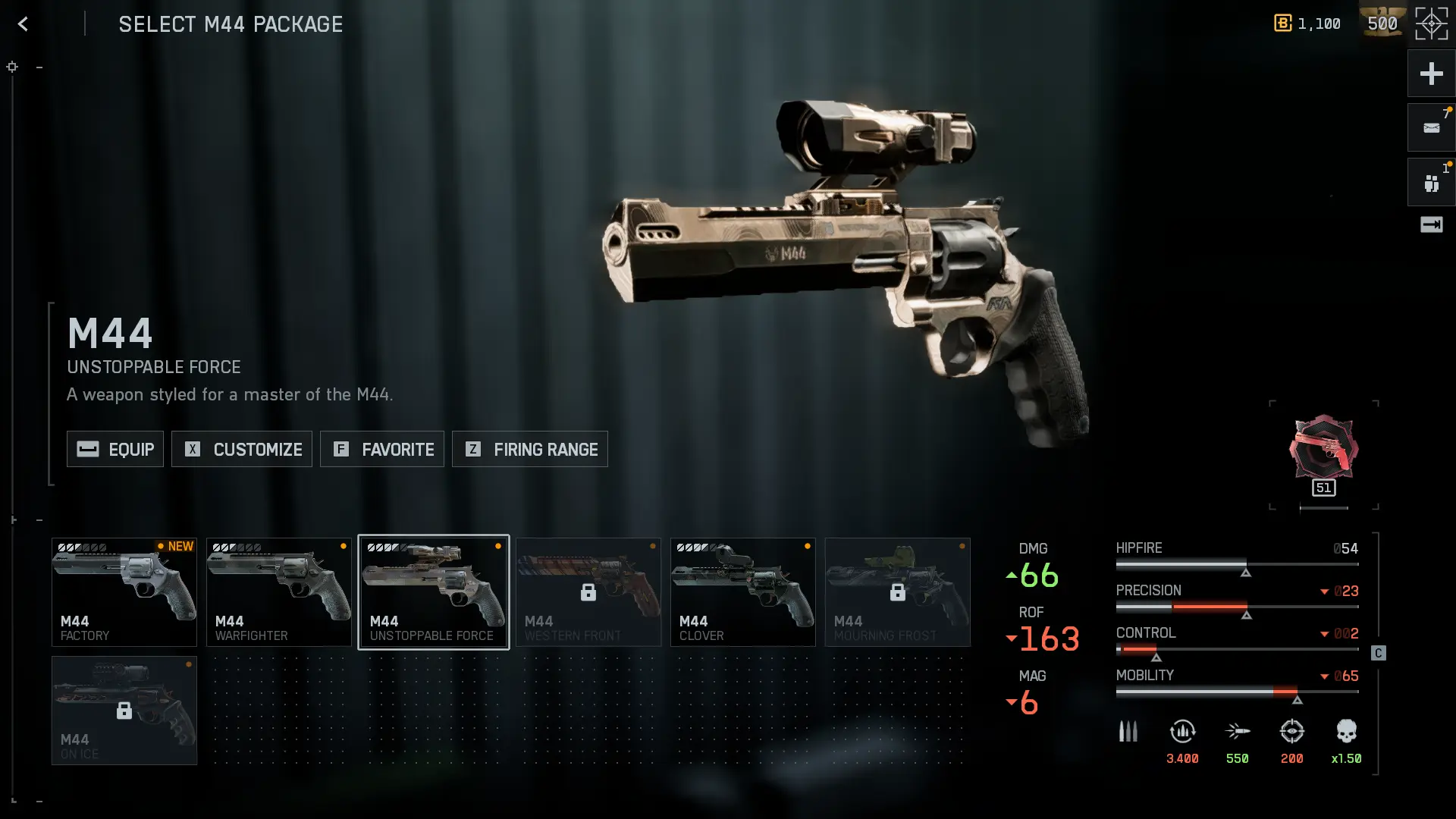Viewport: 1456px width, 819px height.
Task: Go back with the top-left arrow
Action: 24,24
